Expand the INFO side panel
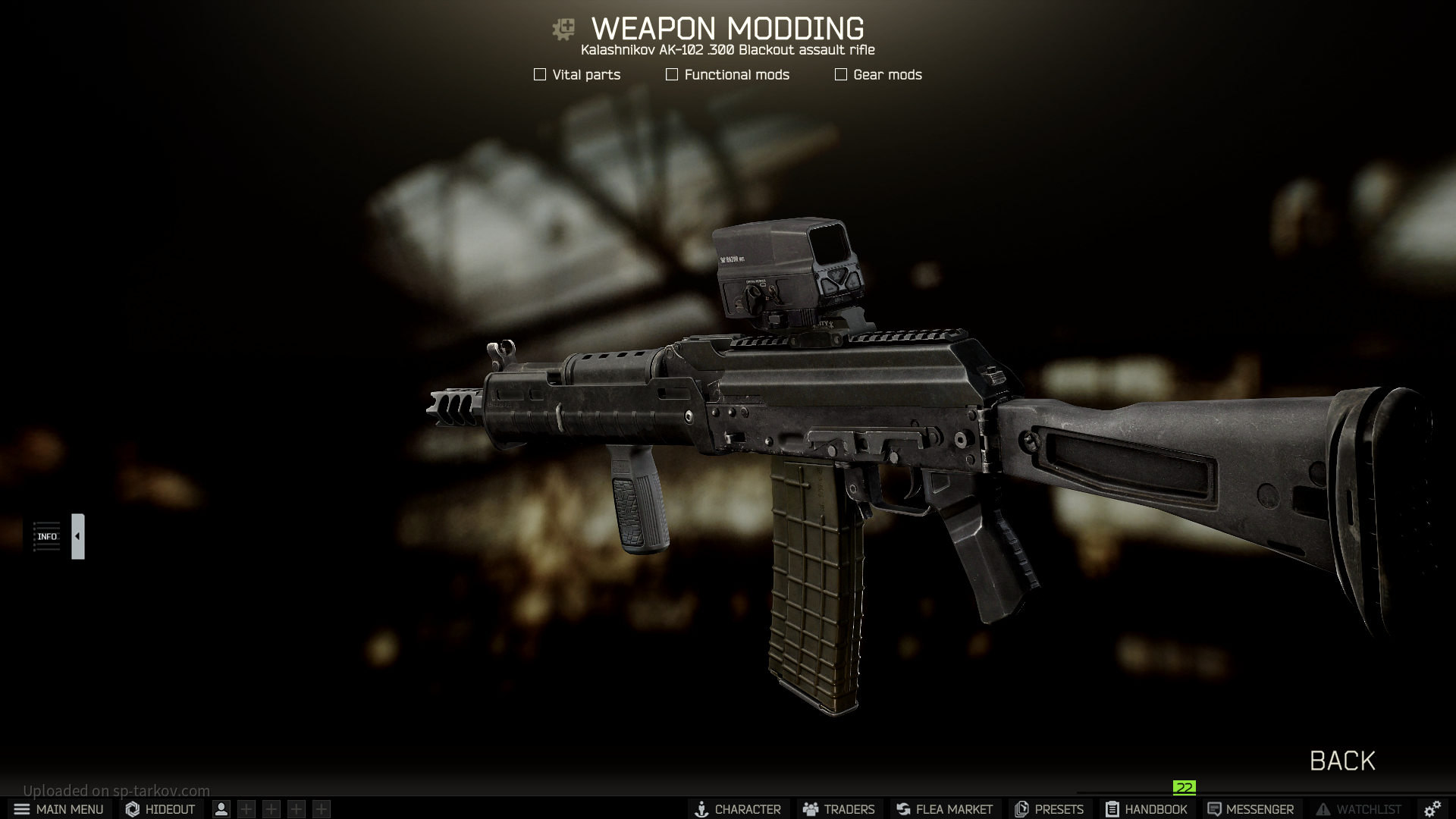 77,536
